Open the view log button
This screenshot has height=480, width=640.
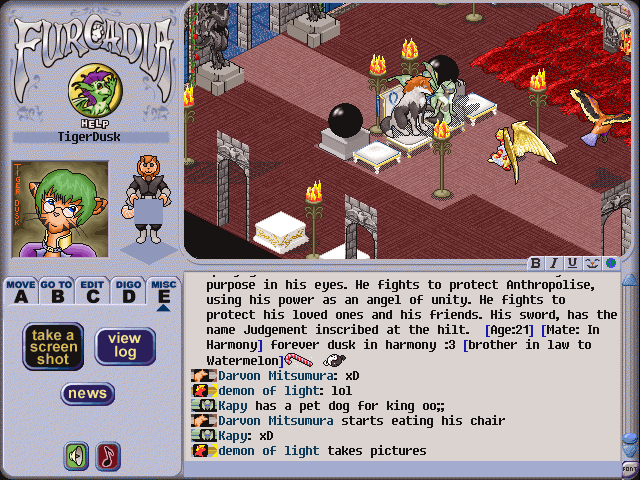pyautogui.click(x=125, y=346)
